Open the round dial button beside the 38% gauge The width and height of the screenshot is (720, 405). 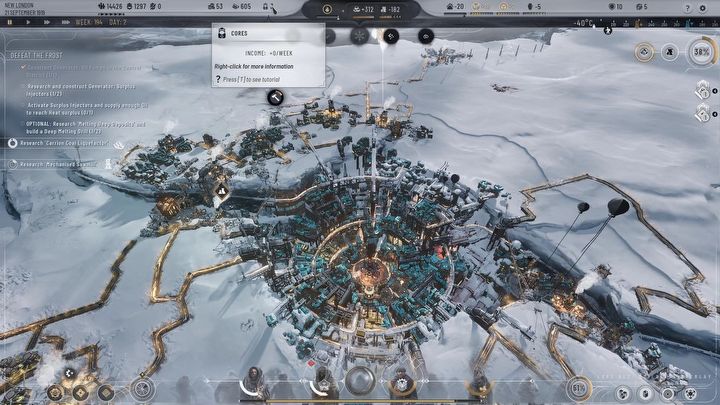point(669,51)
